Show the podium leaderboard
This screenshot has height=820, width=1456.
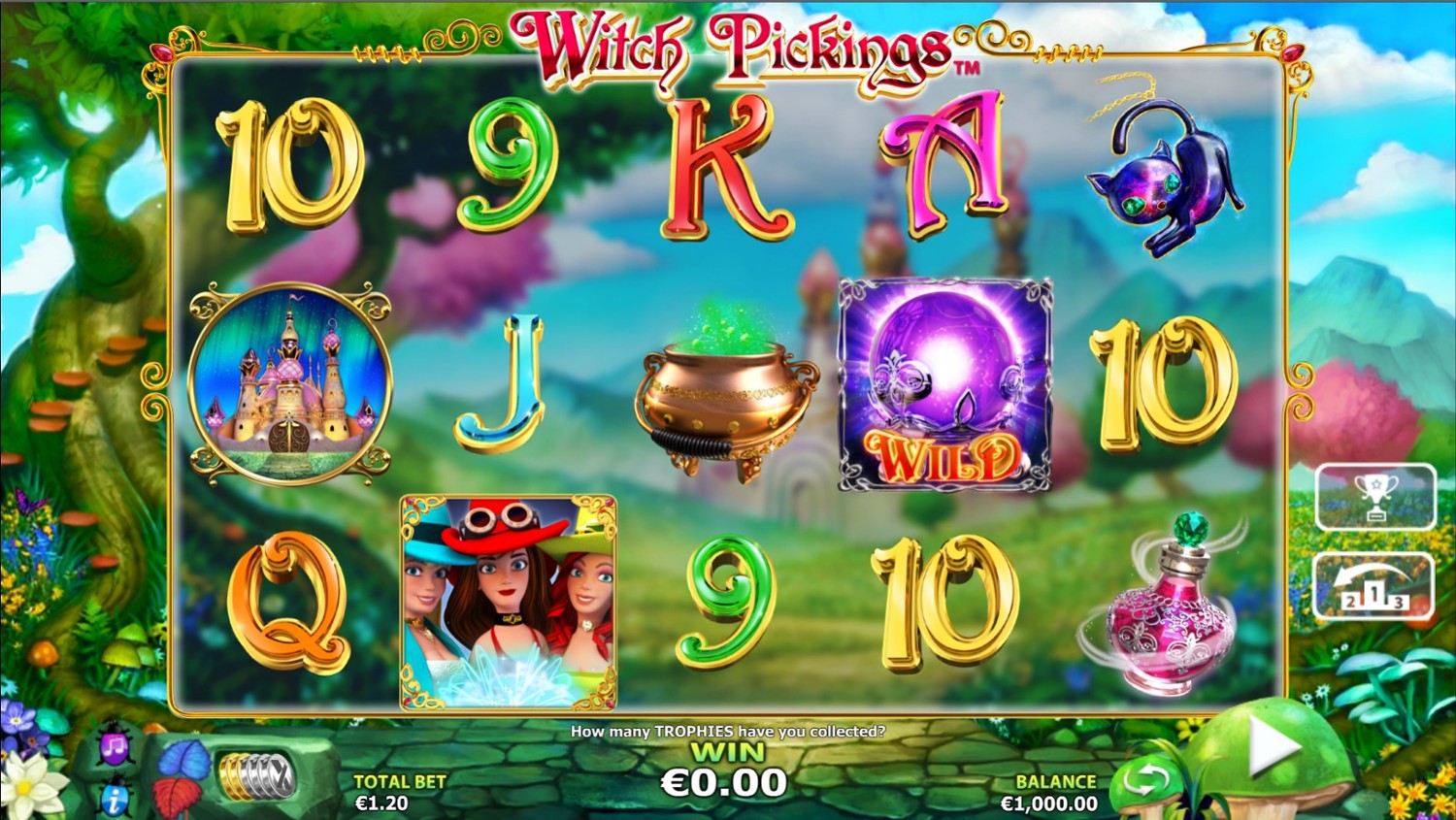coord(1373,586)
